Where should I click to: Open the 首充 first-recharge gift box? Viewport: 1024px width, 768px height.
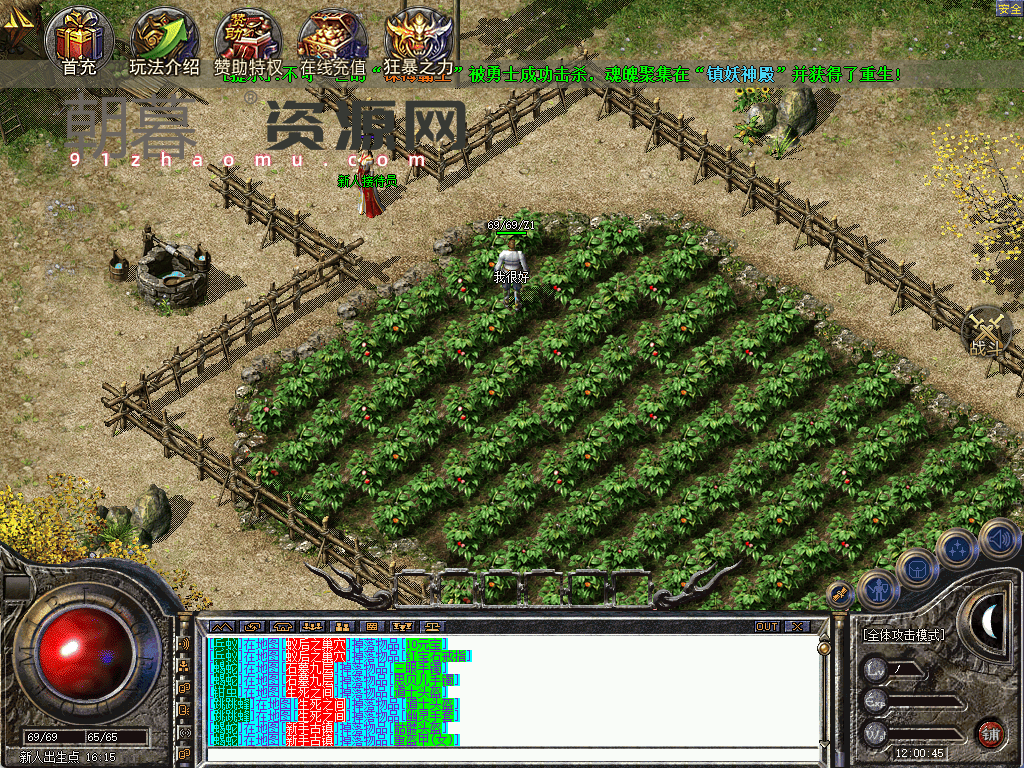(x=79, y=38)
